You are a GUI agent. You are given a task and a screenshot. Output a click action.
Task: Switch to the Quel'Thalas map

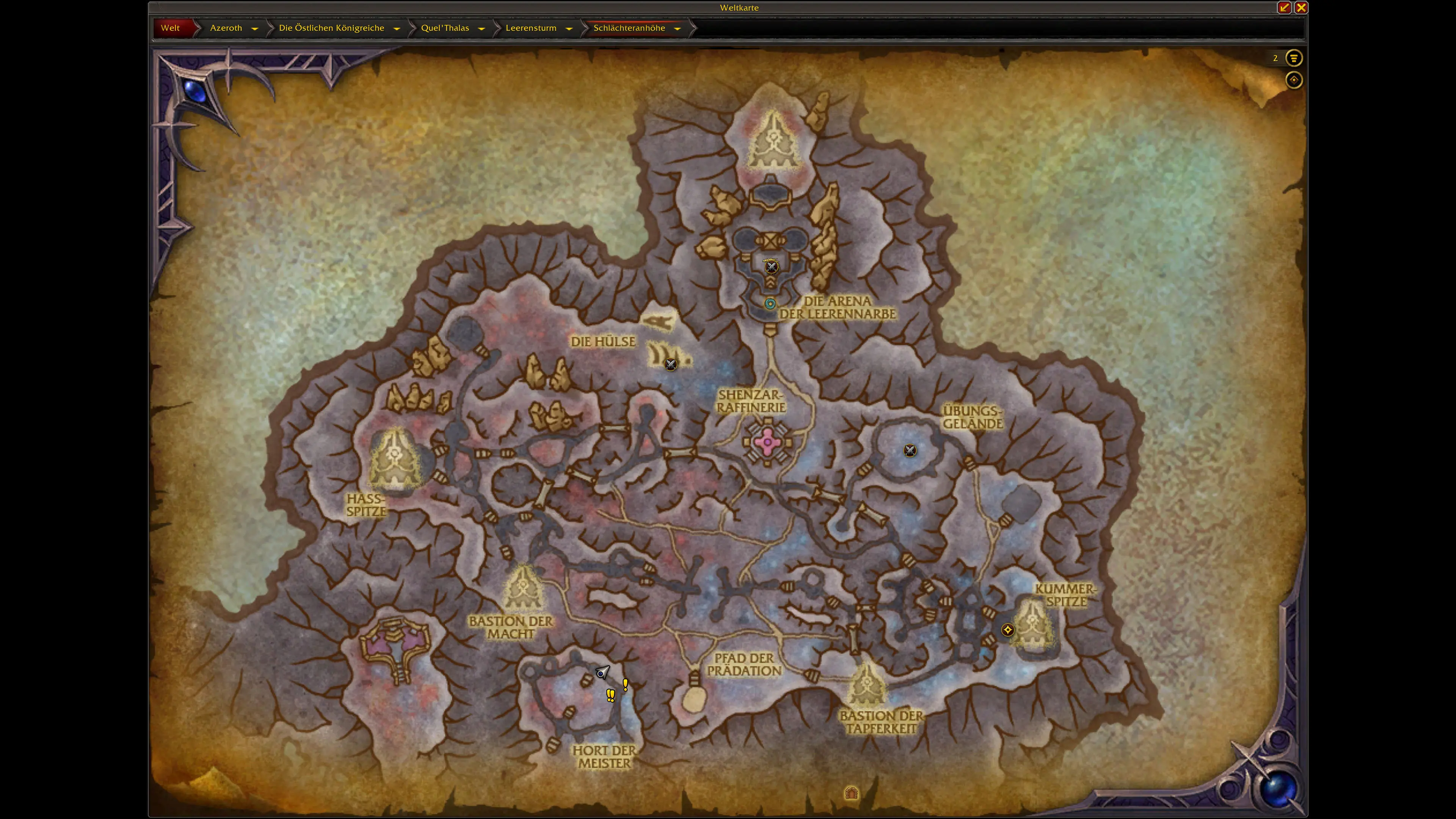click(445, 28)
